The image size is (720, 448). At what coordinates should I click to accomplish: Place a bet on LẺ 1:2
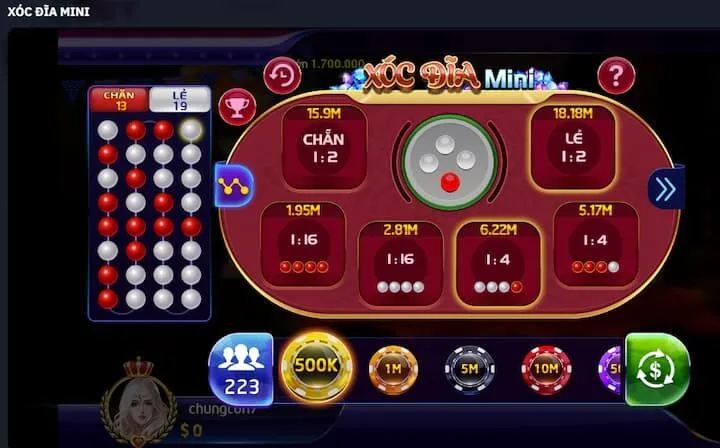(572, 147)
